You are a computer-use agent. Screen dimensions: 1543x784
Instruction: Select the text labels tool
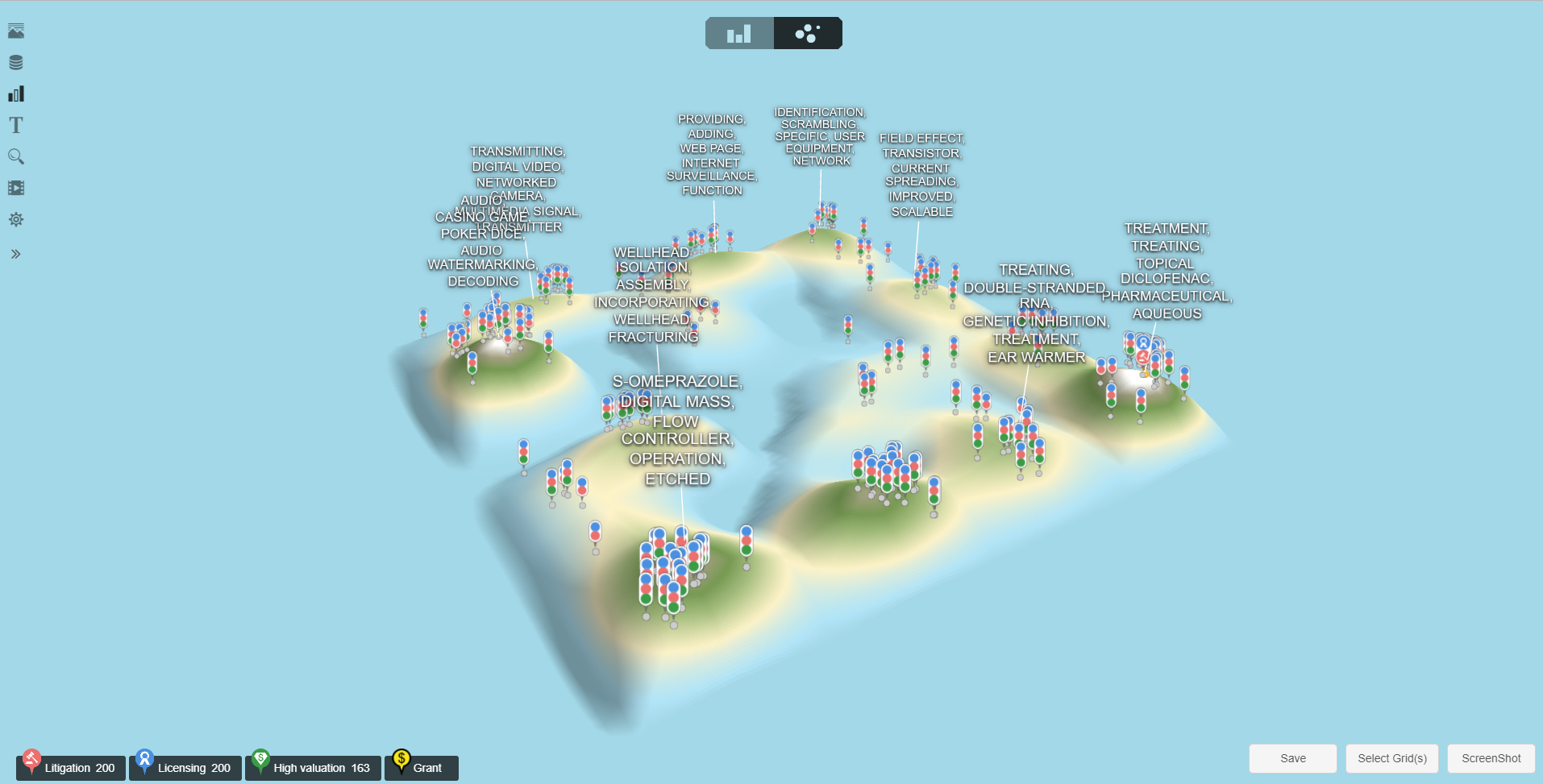(x=16, y=125)
